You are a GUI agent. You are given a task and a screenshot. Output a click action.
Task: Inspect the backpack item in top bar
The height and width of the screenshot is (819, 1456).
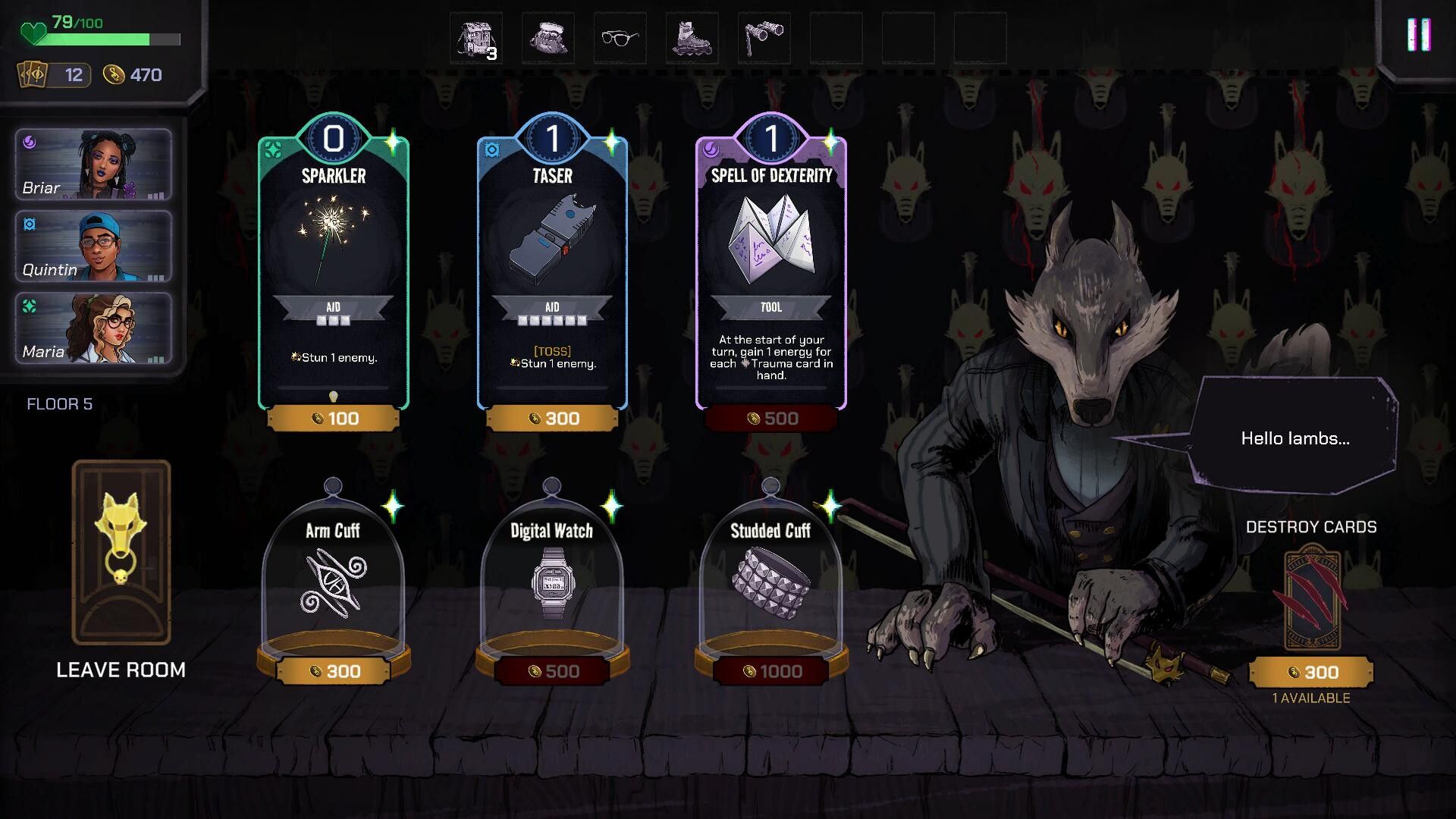click(x=475, y=38)
